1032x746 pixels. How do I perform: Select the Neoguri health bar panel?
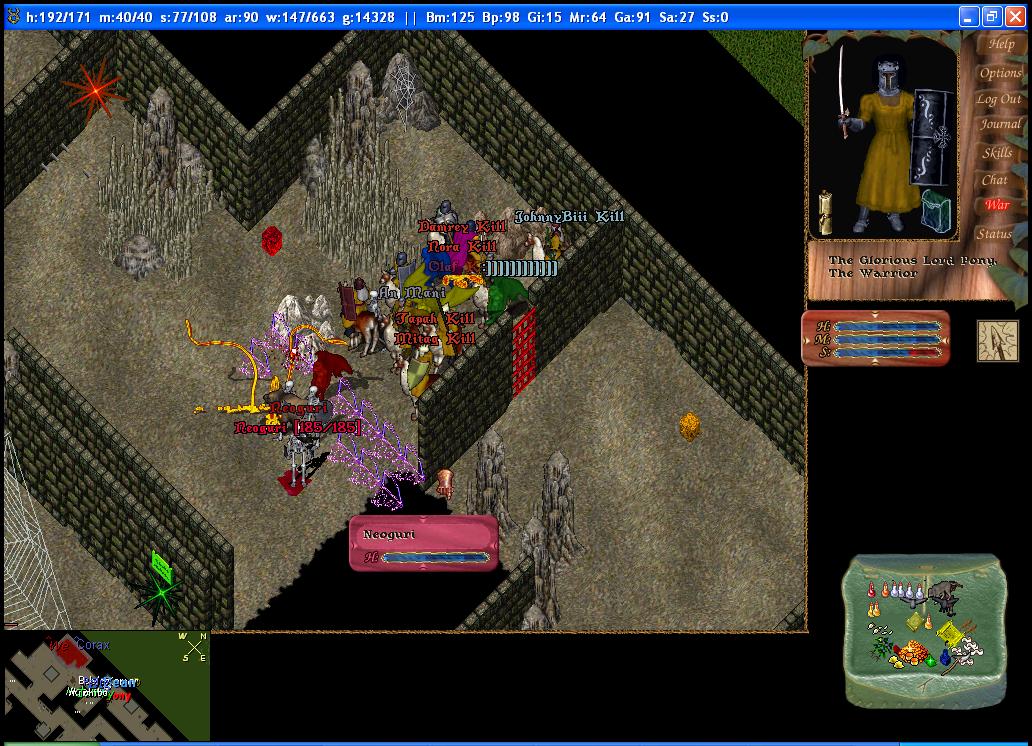click(x=423, y=543)
